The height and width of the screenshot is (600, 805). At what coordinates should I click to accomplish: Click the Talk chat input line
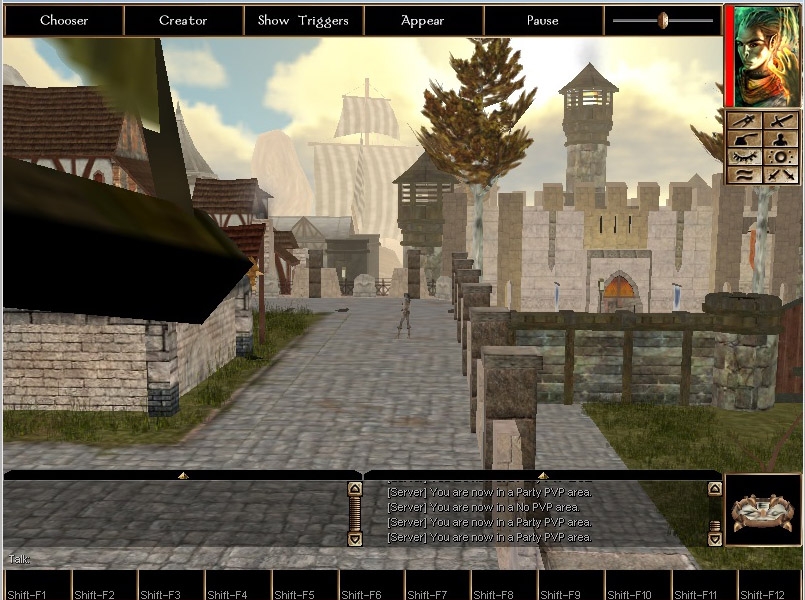pos(180,558)
